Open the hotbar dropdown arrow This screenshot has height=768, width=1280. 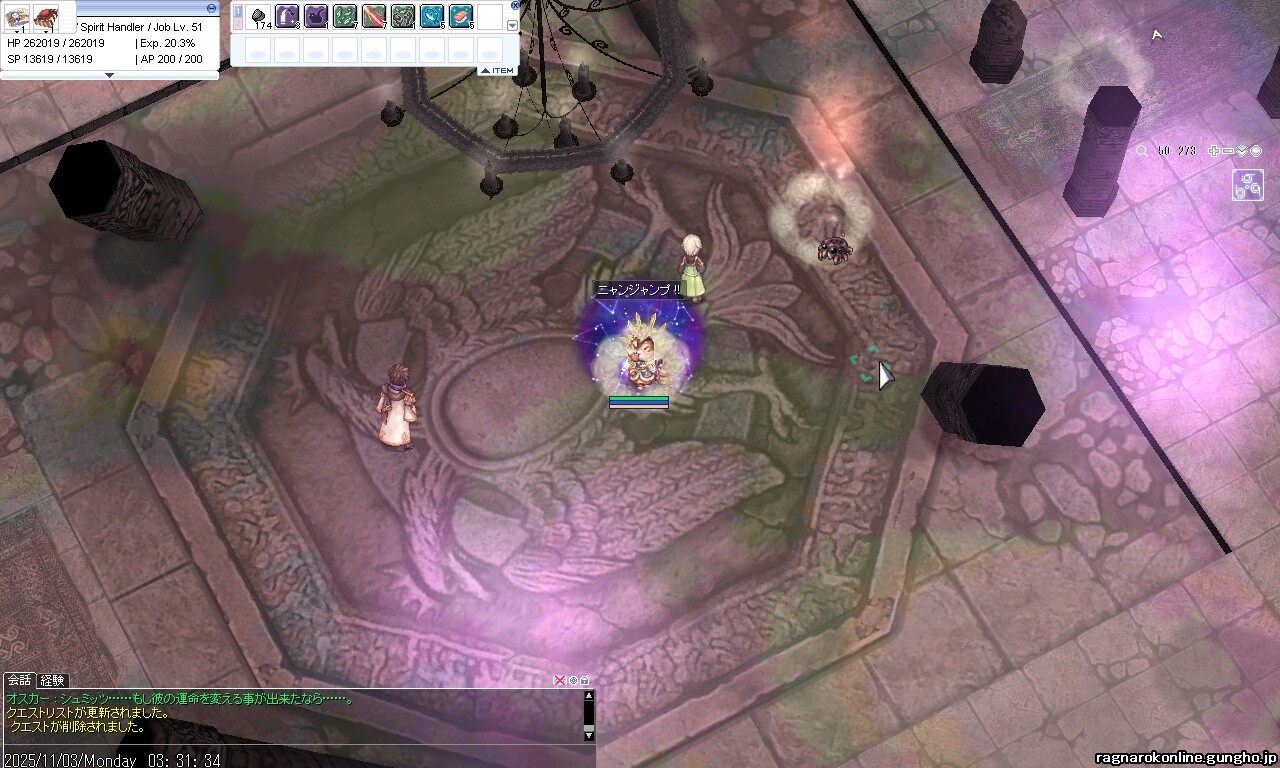coord(513,26)
